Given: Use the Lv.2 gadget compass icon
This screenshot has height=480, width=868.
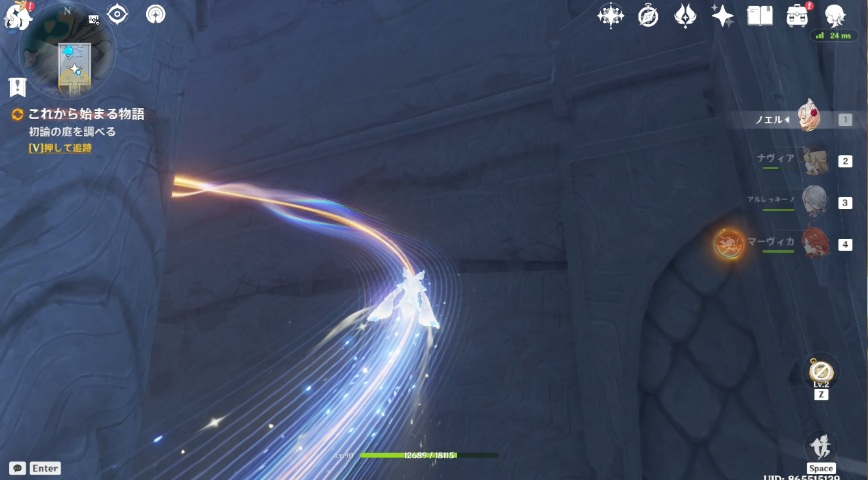Looking at the screenshot, I should tap(820, 370).
